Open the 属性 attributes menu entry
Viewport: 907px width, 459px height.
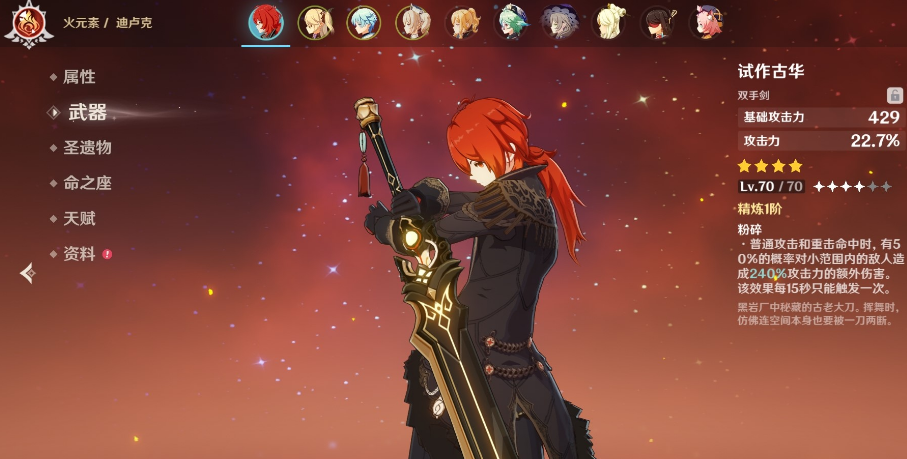point(79,77)
